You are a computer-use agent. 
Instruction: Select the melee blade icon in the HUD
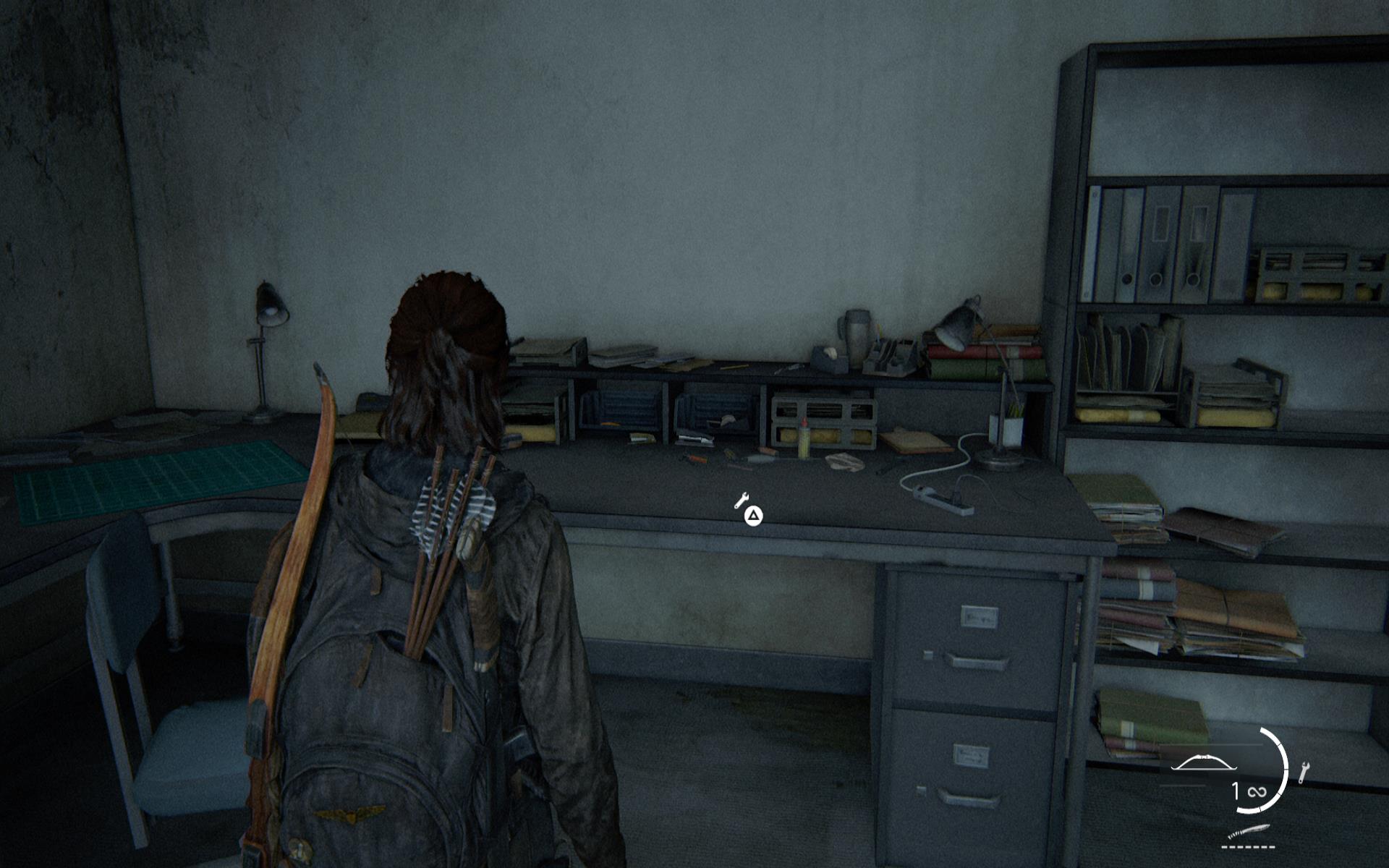pyautogui.click(x=1248, y=831)
